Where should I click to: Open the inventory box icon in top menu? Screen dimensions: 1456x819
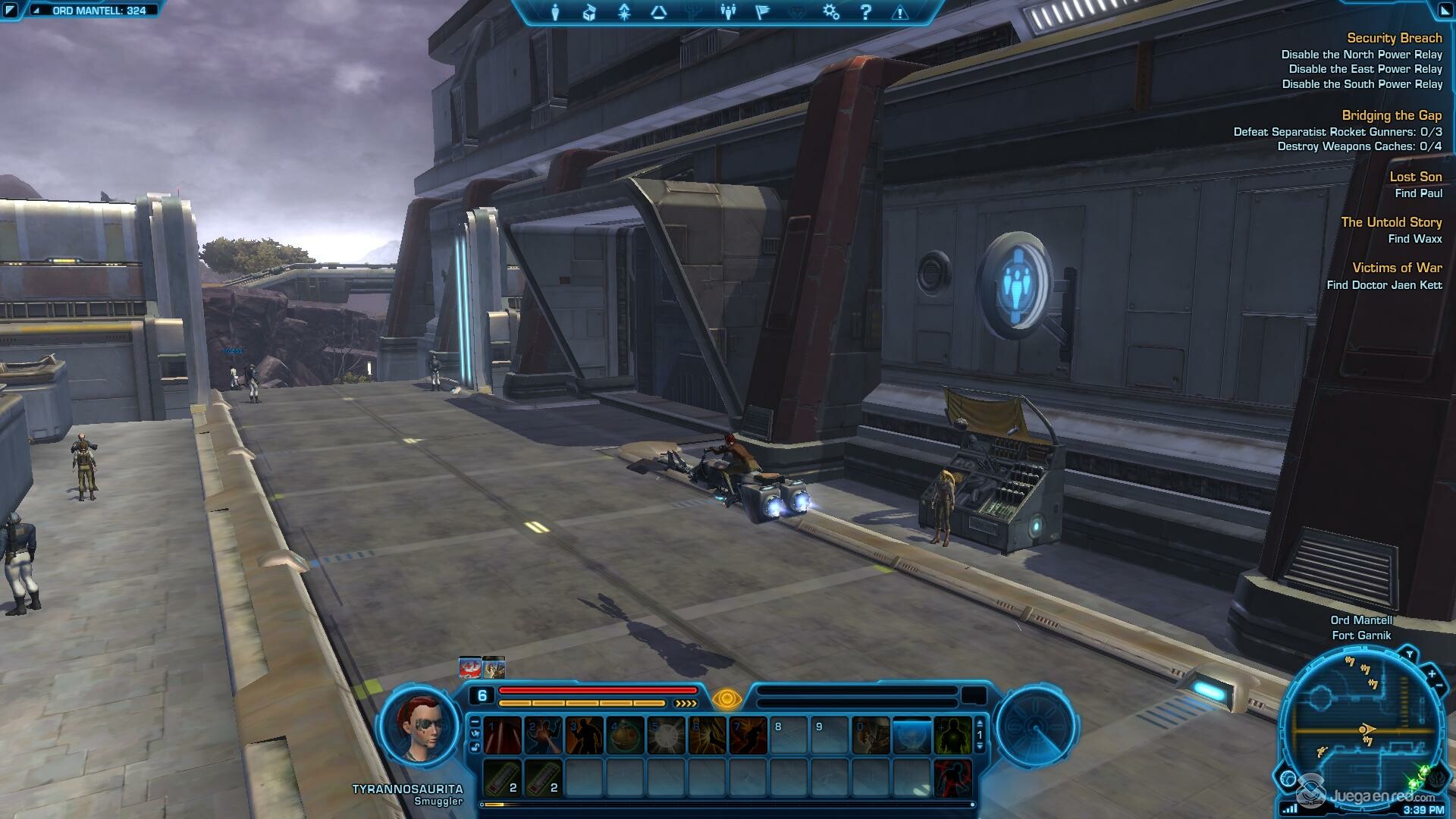click(589, 12)
